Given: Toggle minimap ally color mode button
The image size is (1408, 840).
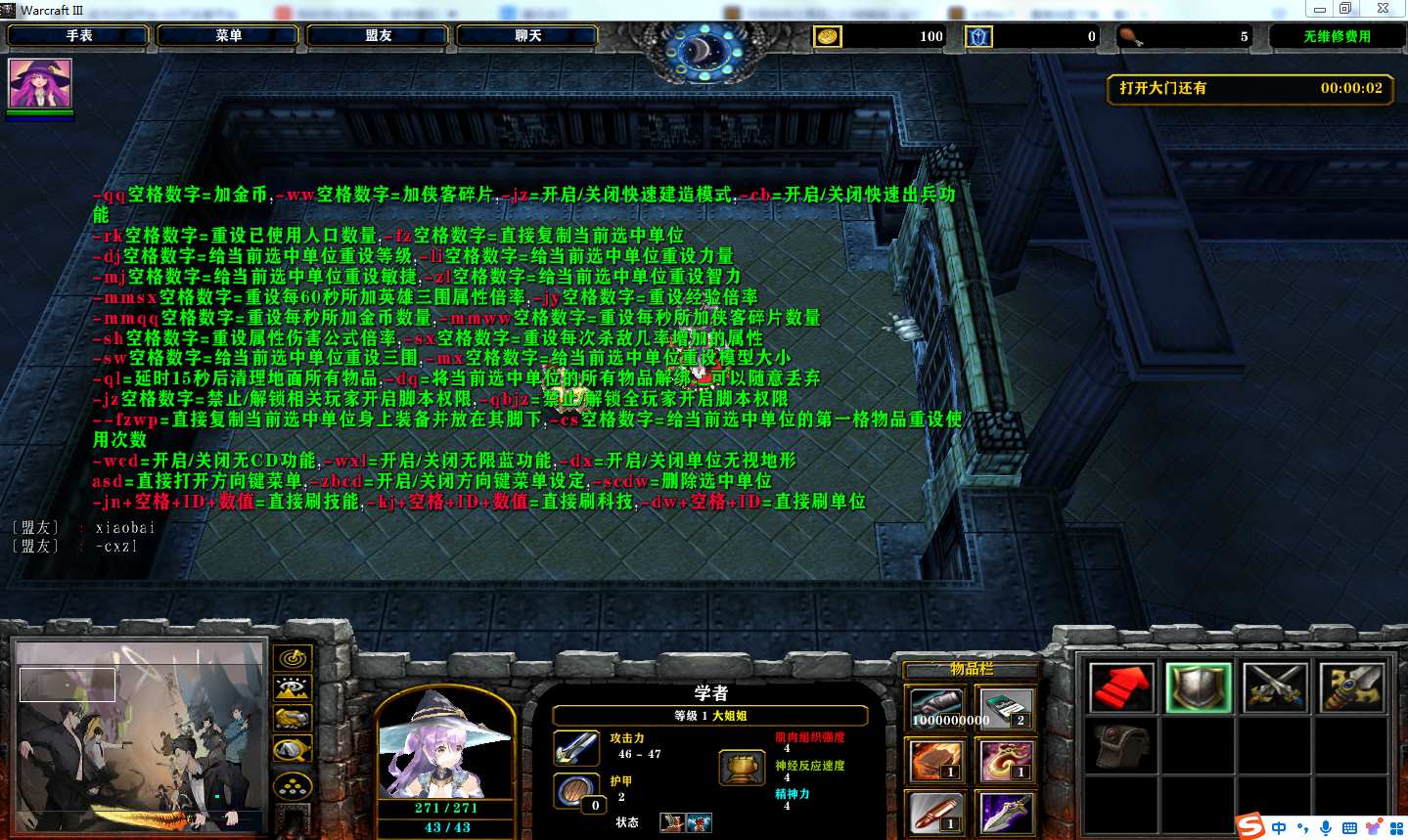Looking at the screenshot, I should point(292,719).
